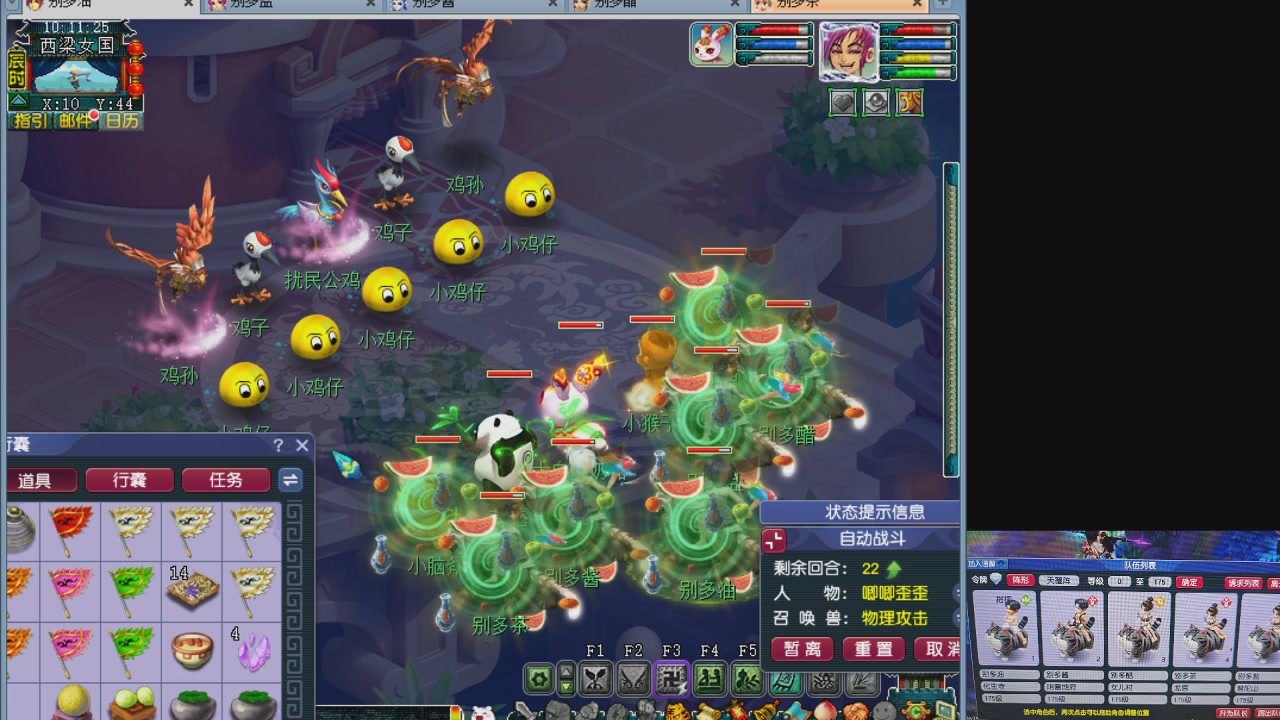Open the 天罡阵 formation dropdown

click(1061, 580)
